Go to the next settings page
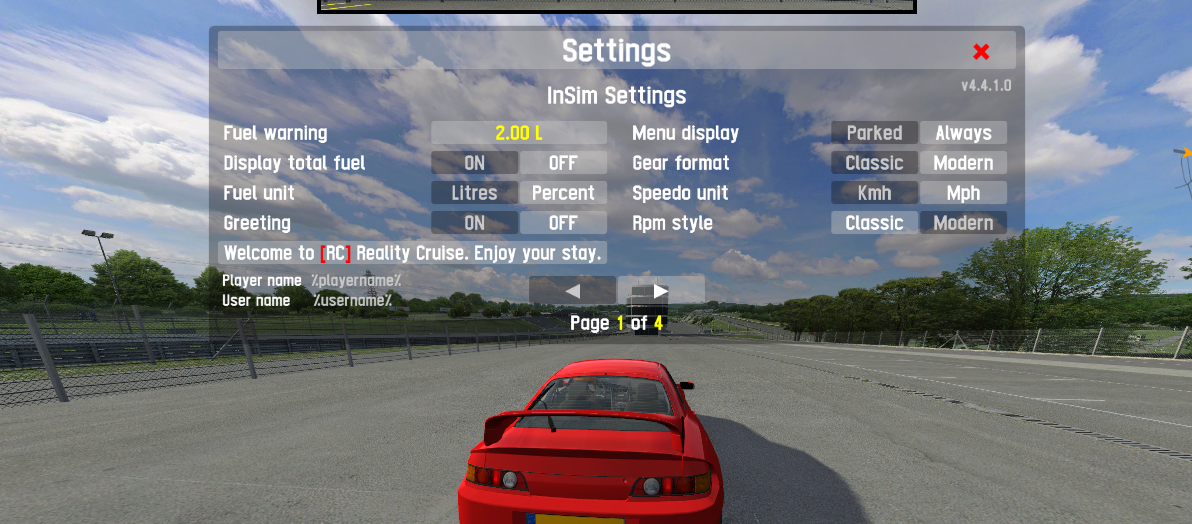1192x524 pixels. [x=661, y=291]
